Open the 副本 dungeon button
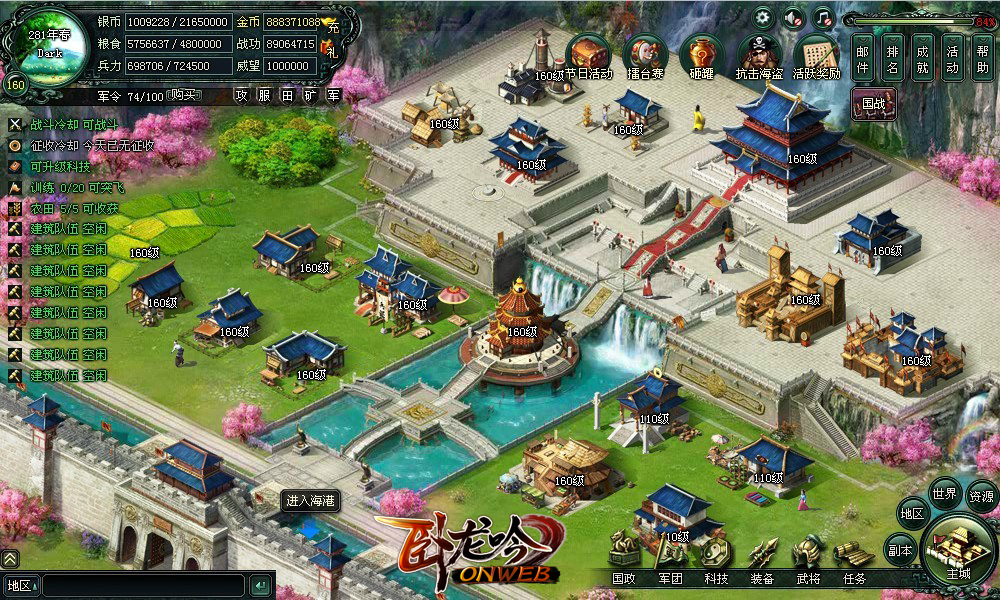The width and height of the screenshot is (1000, 600). coord(900,550)
